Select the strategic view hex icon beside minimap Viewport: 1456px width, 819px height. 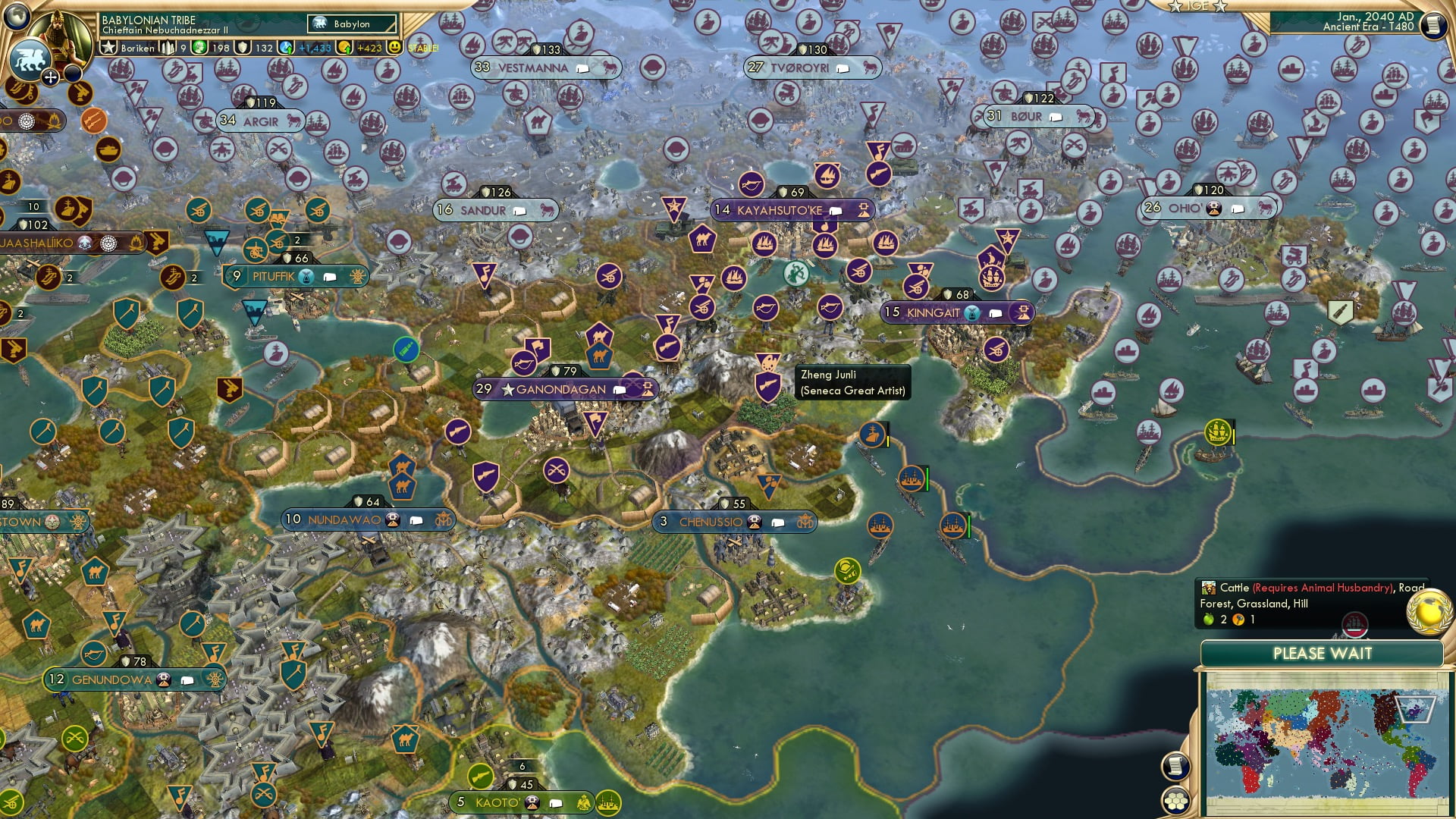click(1176, 802)
